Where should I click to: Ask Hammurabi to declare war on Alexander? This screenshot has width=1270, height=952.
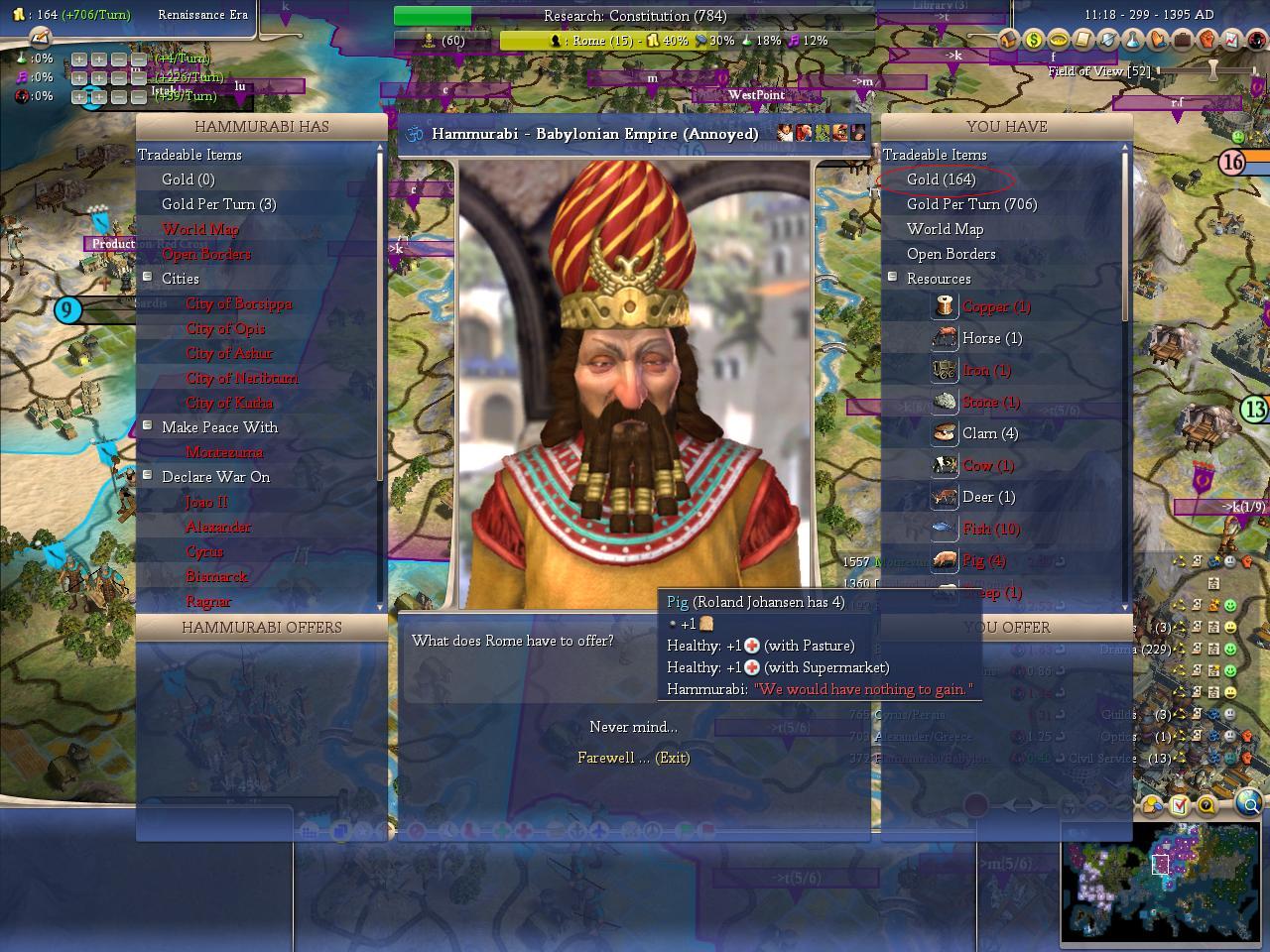coord(218,527)
